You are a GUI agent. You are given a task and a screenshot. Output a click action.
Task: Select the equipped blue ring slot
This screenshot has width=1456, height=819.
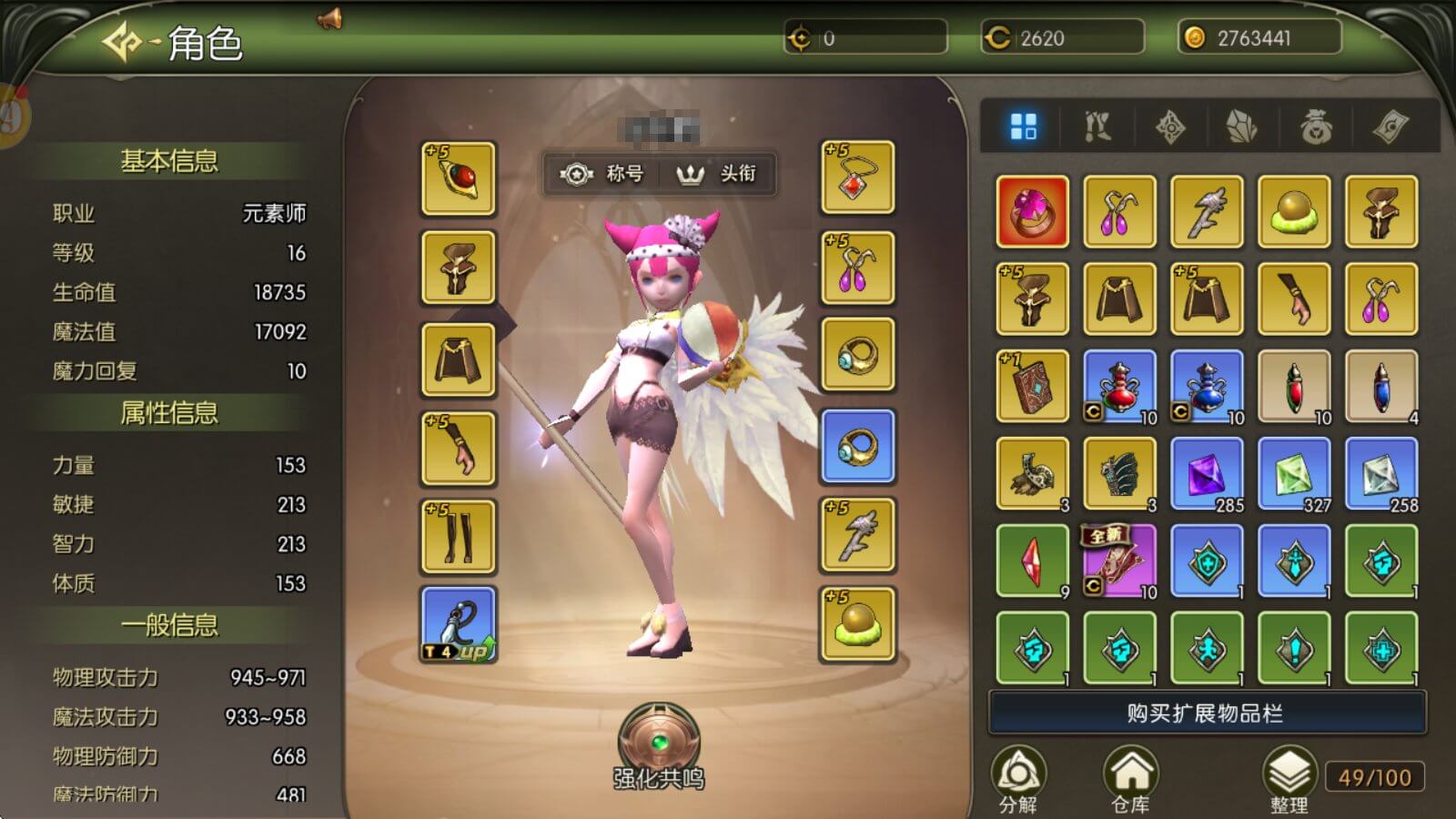858,446
